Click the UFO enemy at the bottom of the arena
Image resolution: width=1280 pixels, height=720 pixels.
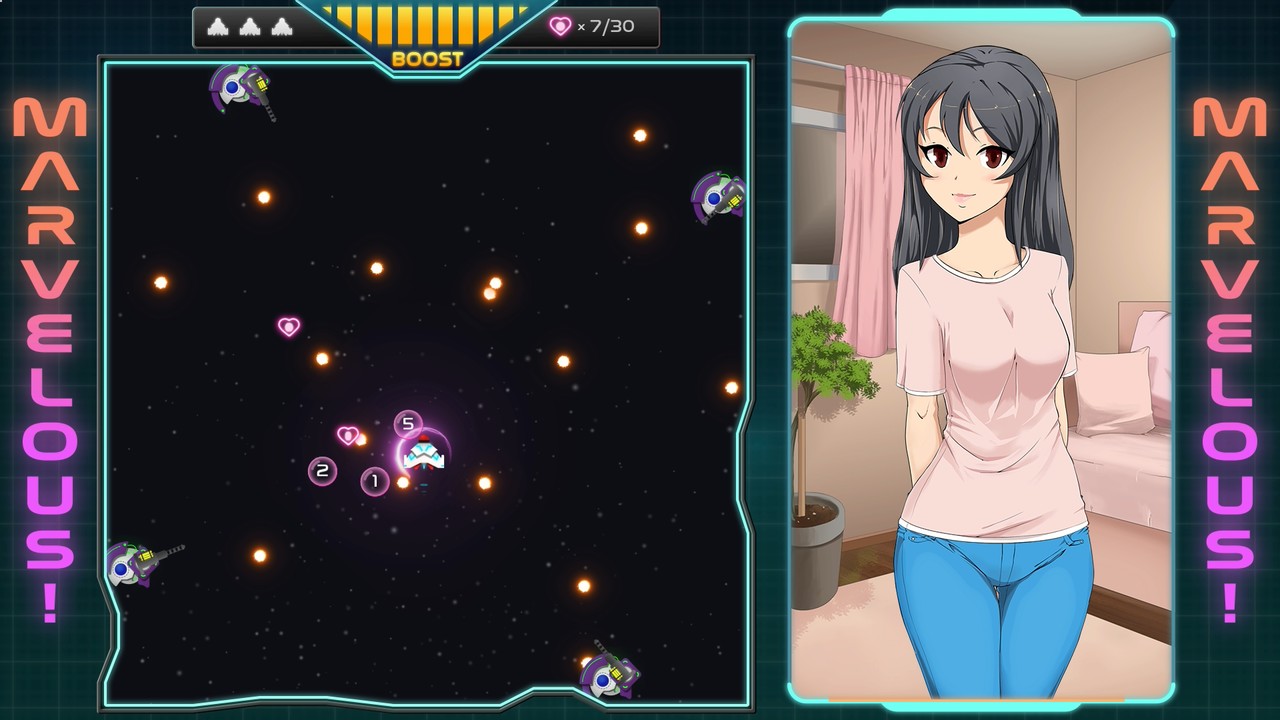tap(604, 679)
